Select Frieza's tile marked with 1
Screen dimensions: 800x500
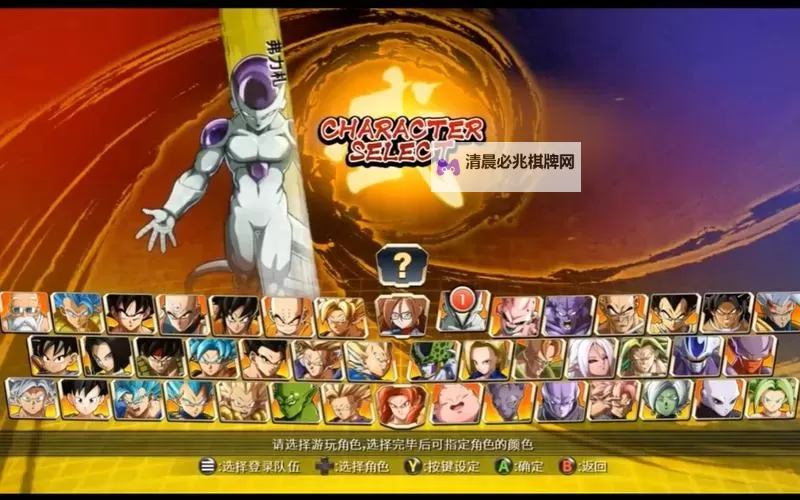462,312
